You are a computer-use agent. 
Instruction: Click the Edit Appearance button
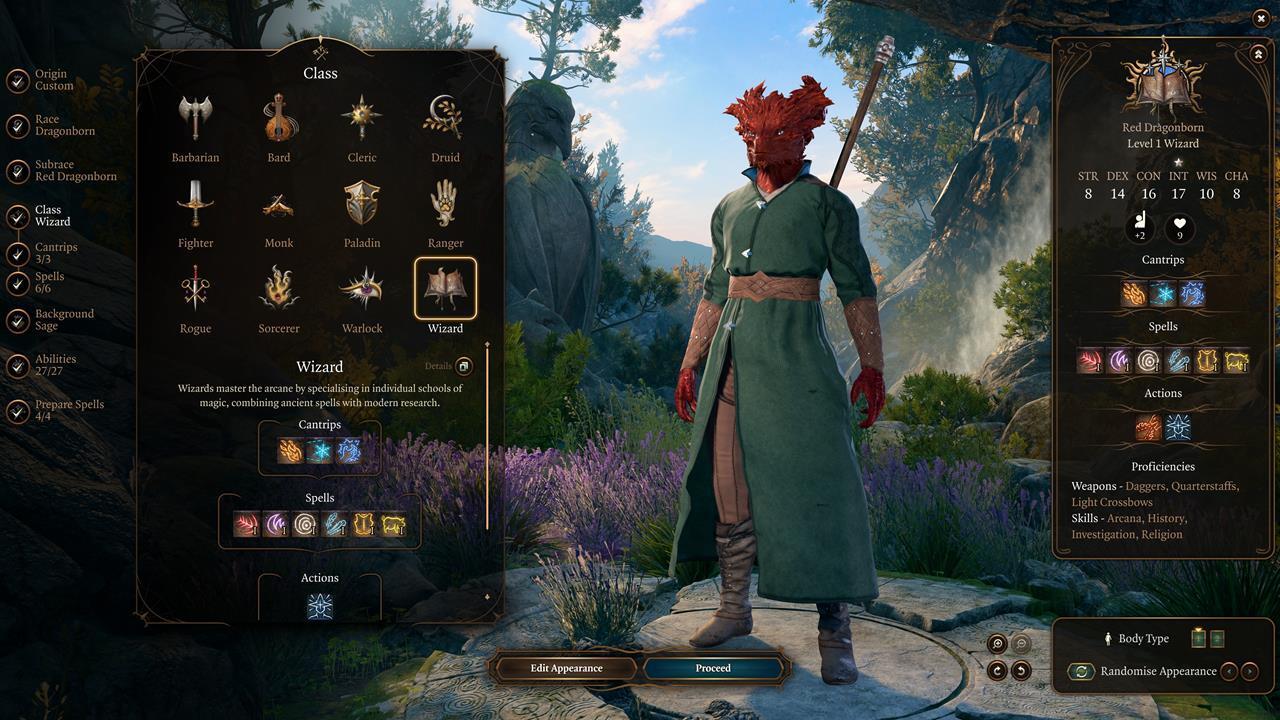tap(565, 668)
